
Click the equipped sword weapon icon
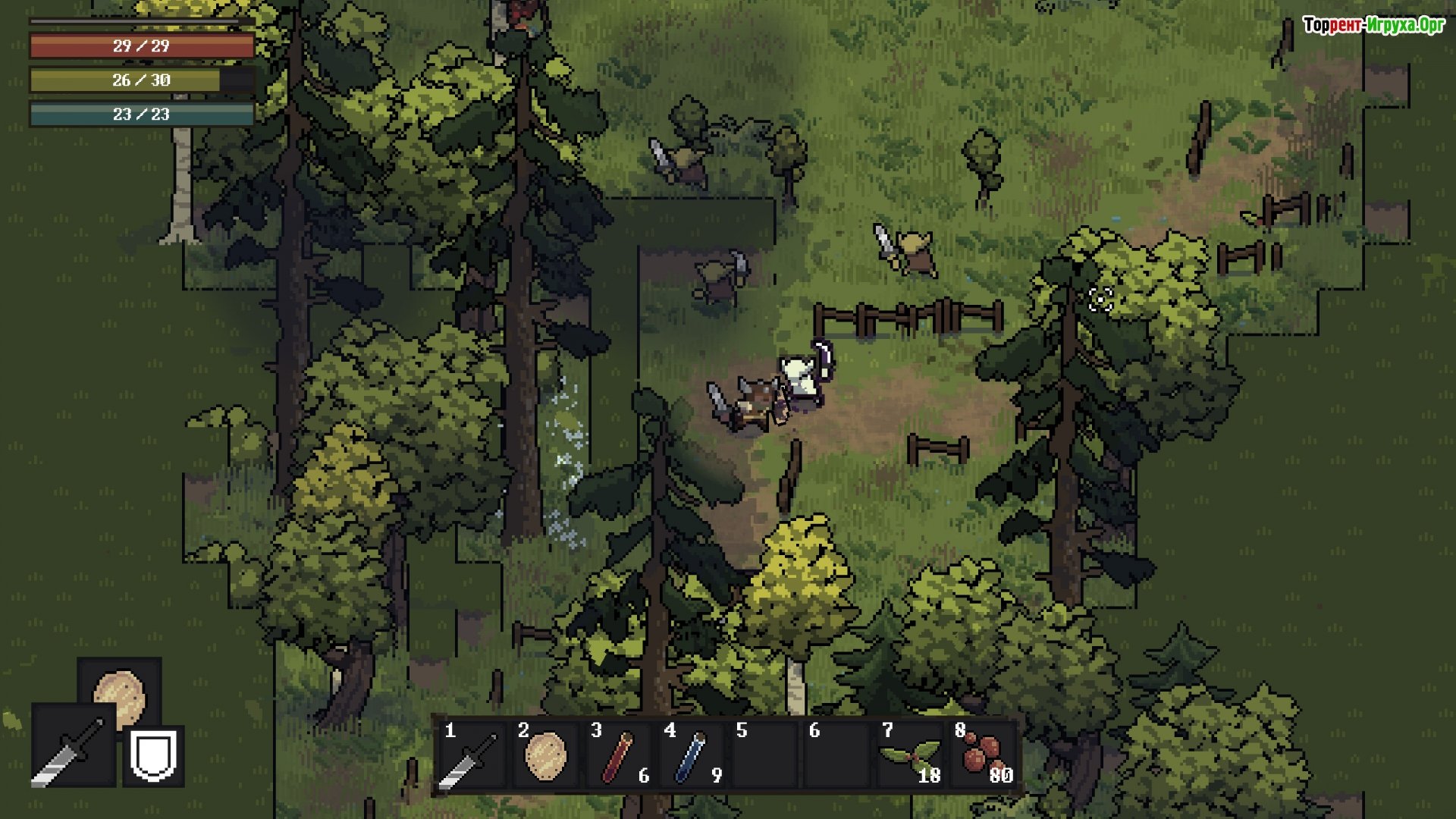coord(74,746)
